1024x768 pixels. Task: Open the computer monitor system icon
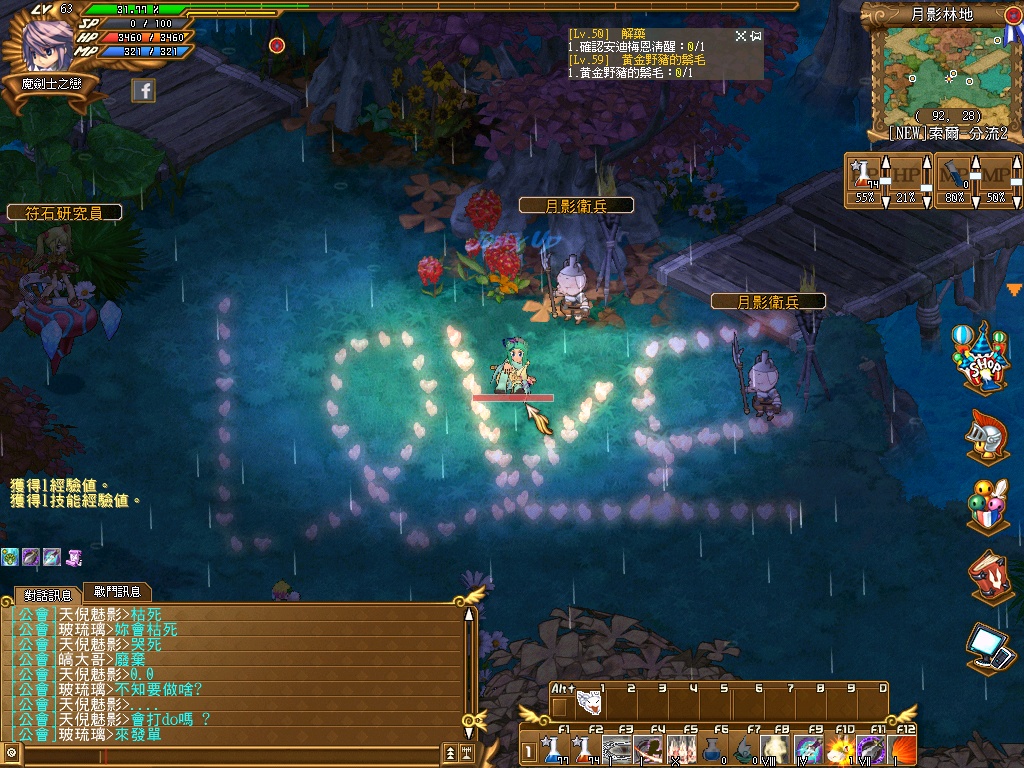click(990, 647)
